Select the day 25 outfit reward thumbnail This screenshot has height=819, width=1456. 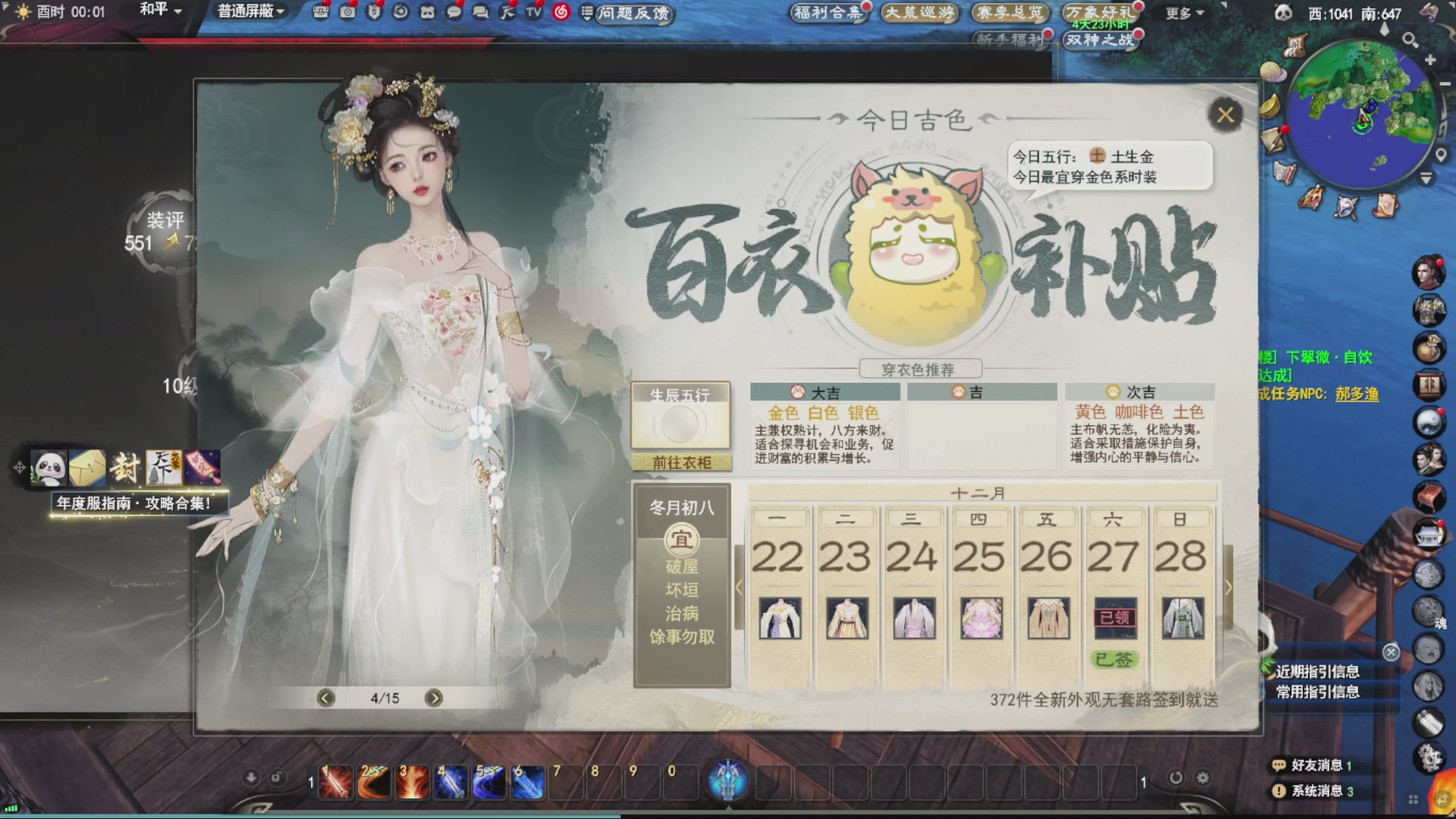click(981, 618)
